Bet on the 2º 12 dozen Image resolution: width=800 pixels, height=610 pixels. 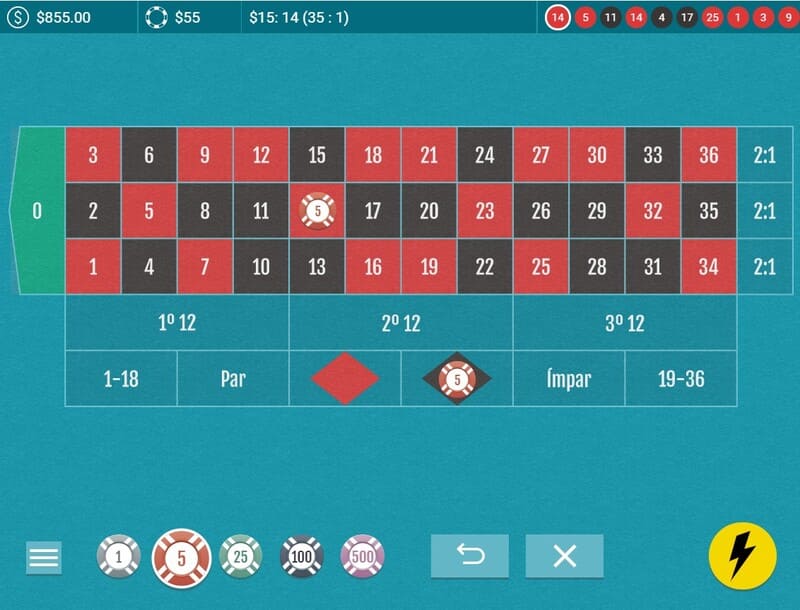[401, 323]
